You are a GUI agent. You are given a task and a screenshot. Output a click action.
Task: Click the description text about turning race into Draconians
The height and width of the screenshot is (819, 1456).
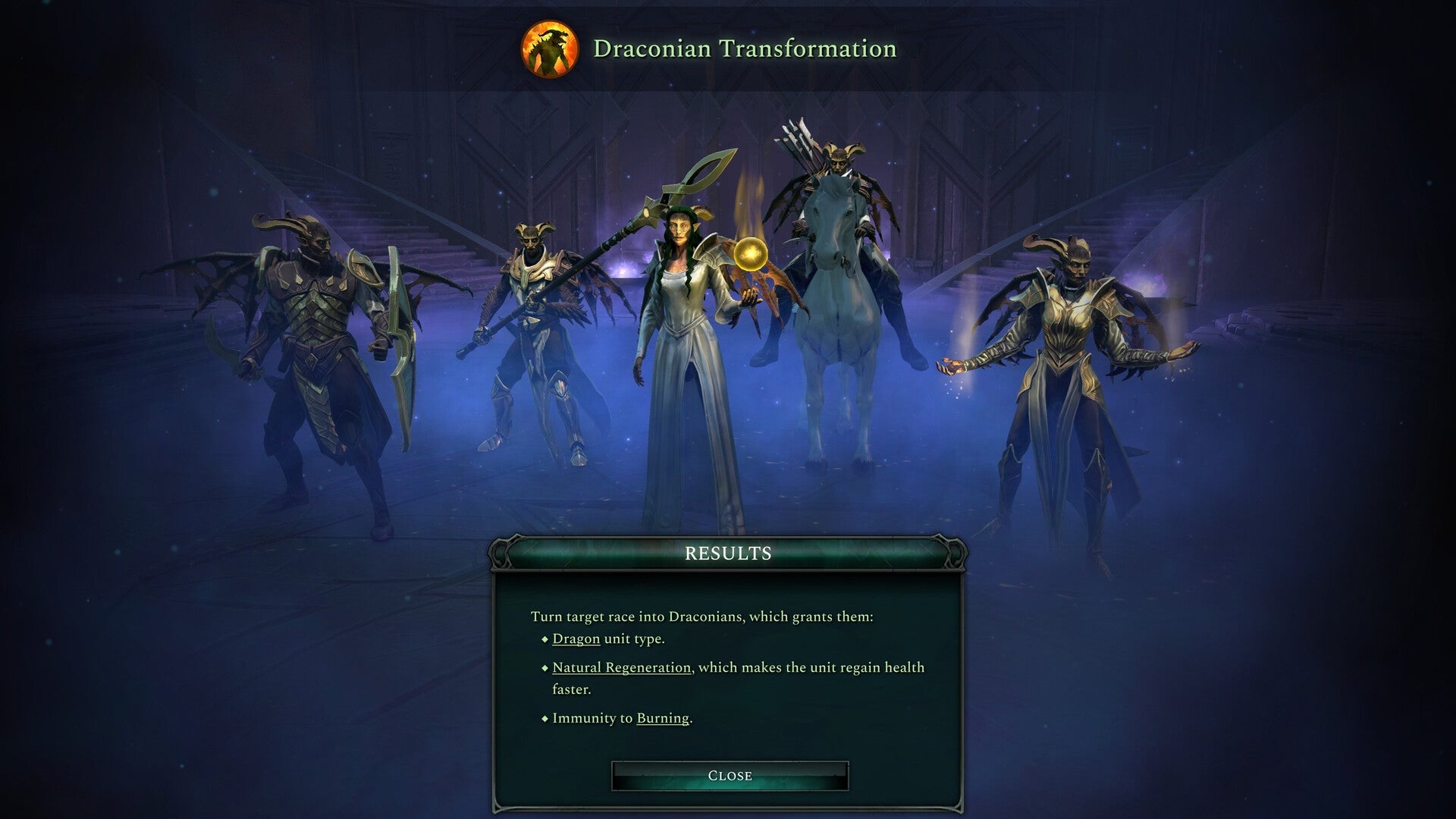point(701,617)
